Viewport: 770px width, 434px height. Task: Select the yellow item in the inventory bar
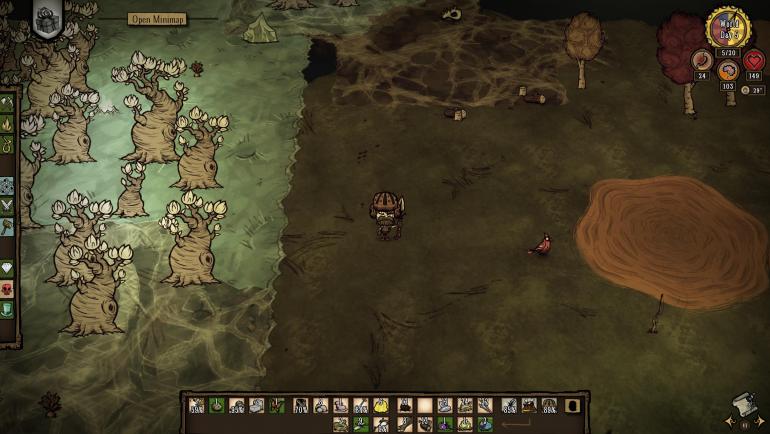coord(381,405)
